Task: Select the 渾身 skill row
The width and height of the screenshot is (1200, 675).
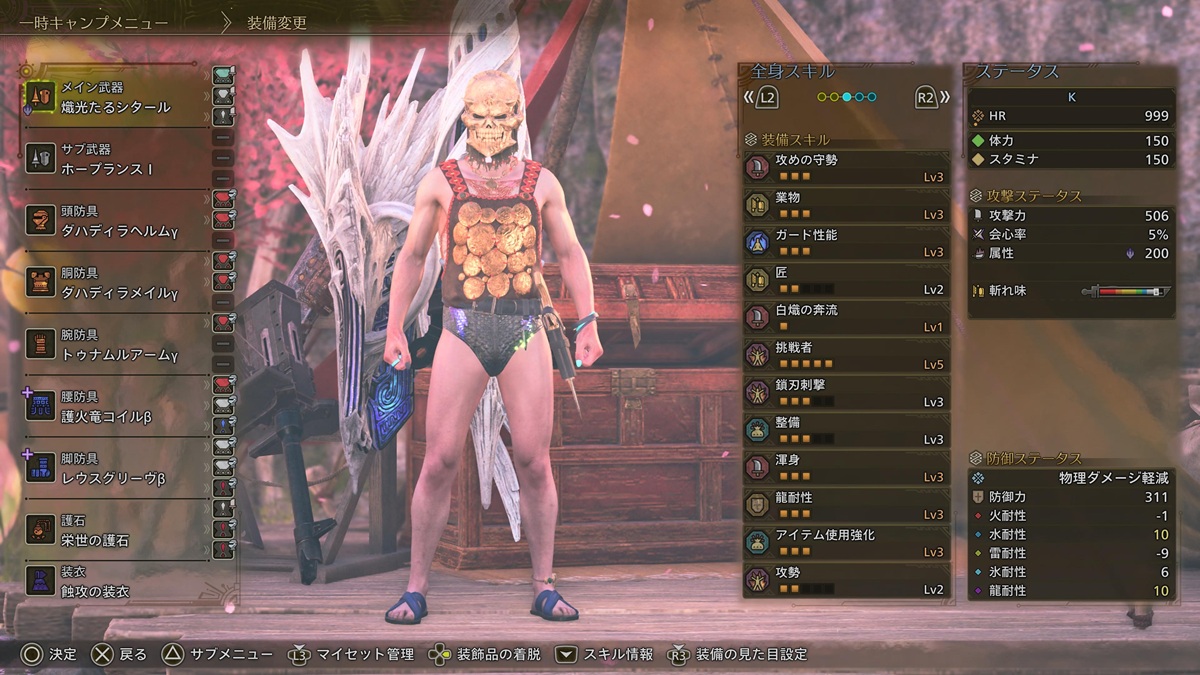Action: tap(846, 467)
